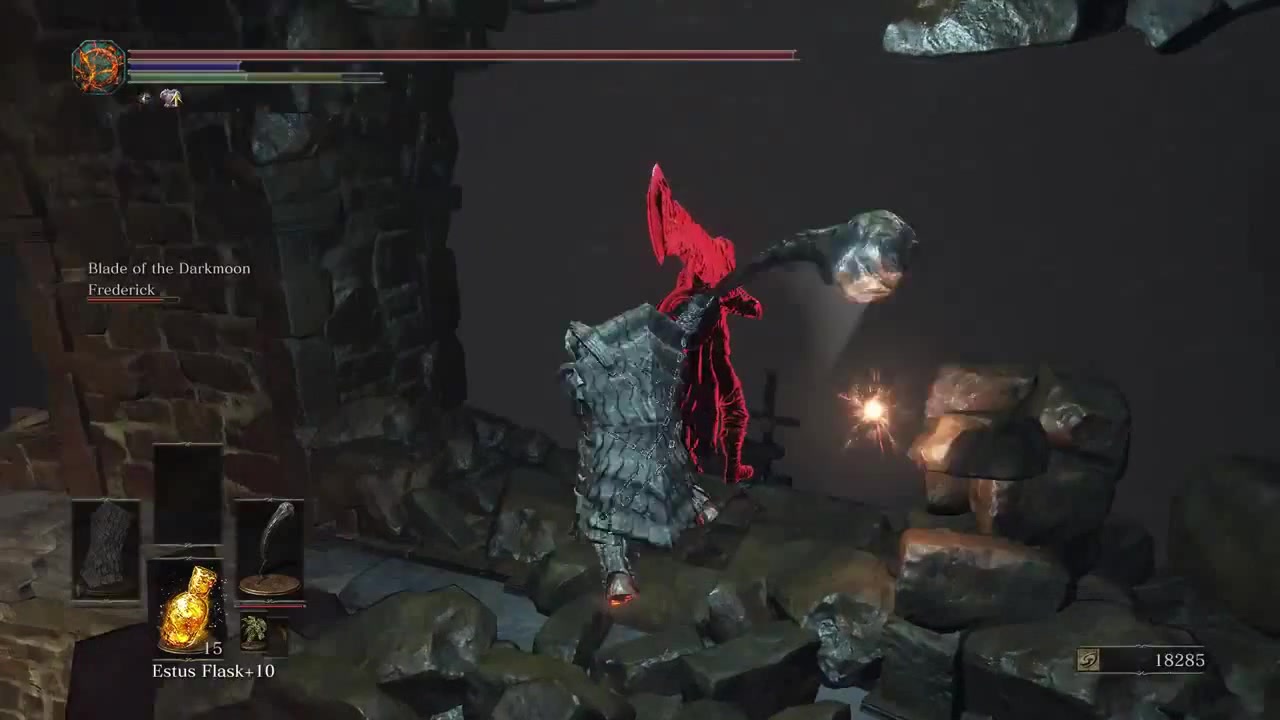Select the right-hand curved weapon slot
Image resolution: width=1280 pixels, height=720 pixels.
pos(269,550)
